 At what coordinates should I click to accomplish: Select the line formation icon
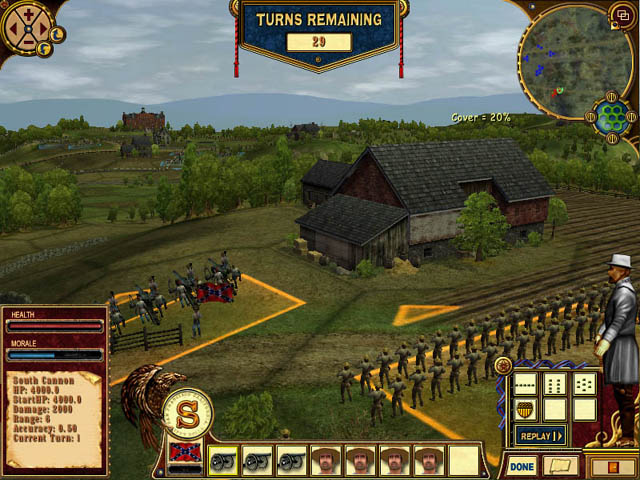(527, 384)
